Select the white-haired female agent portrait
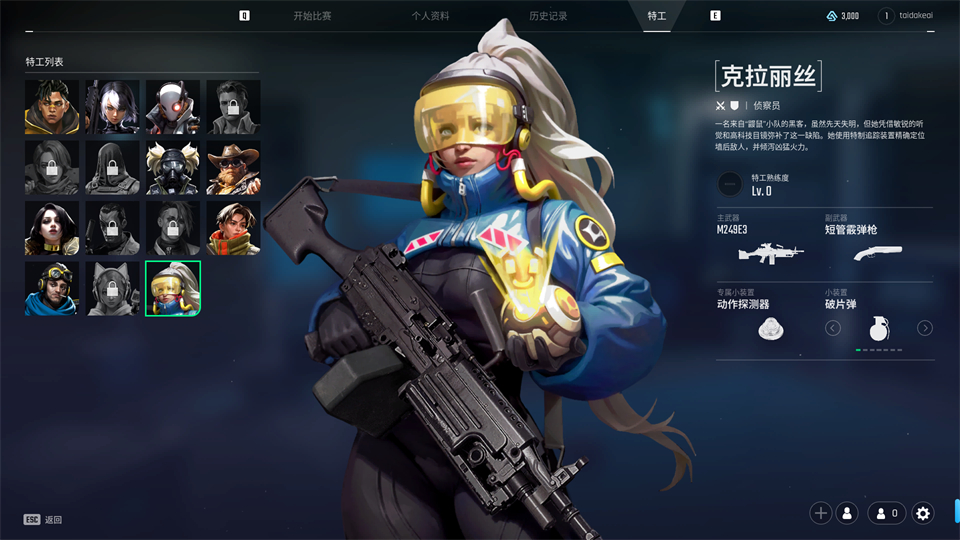Screen dimensions: 960x540 click(112, 107)
